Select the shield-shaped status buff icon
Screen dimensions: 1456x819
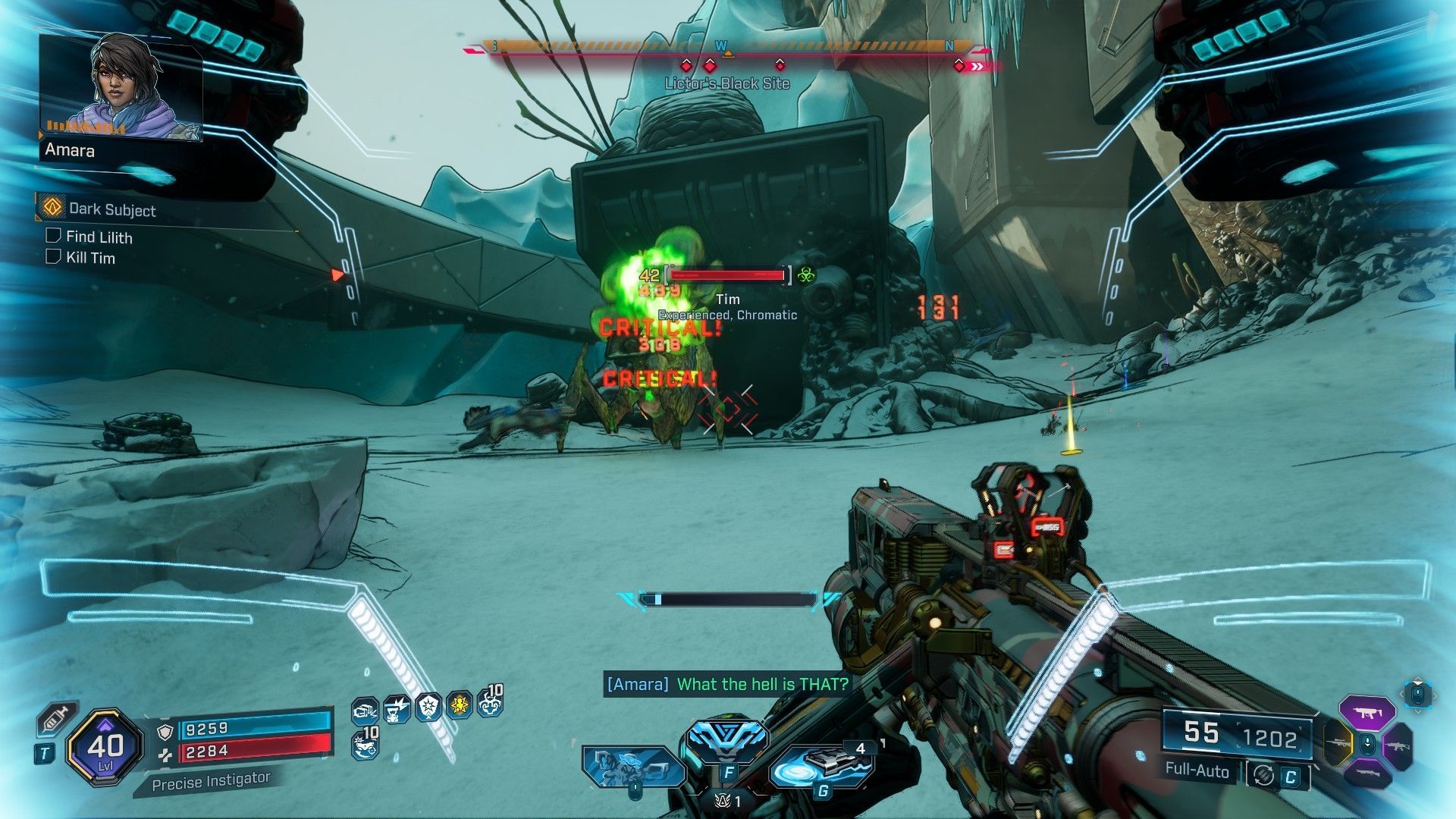coord(428,707)
